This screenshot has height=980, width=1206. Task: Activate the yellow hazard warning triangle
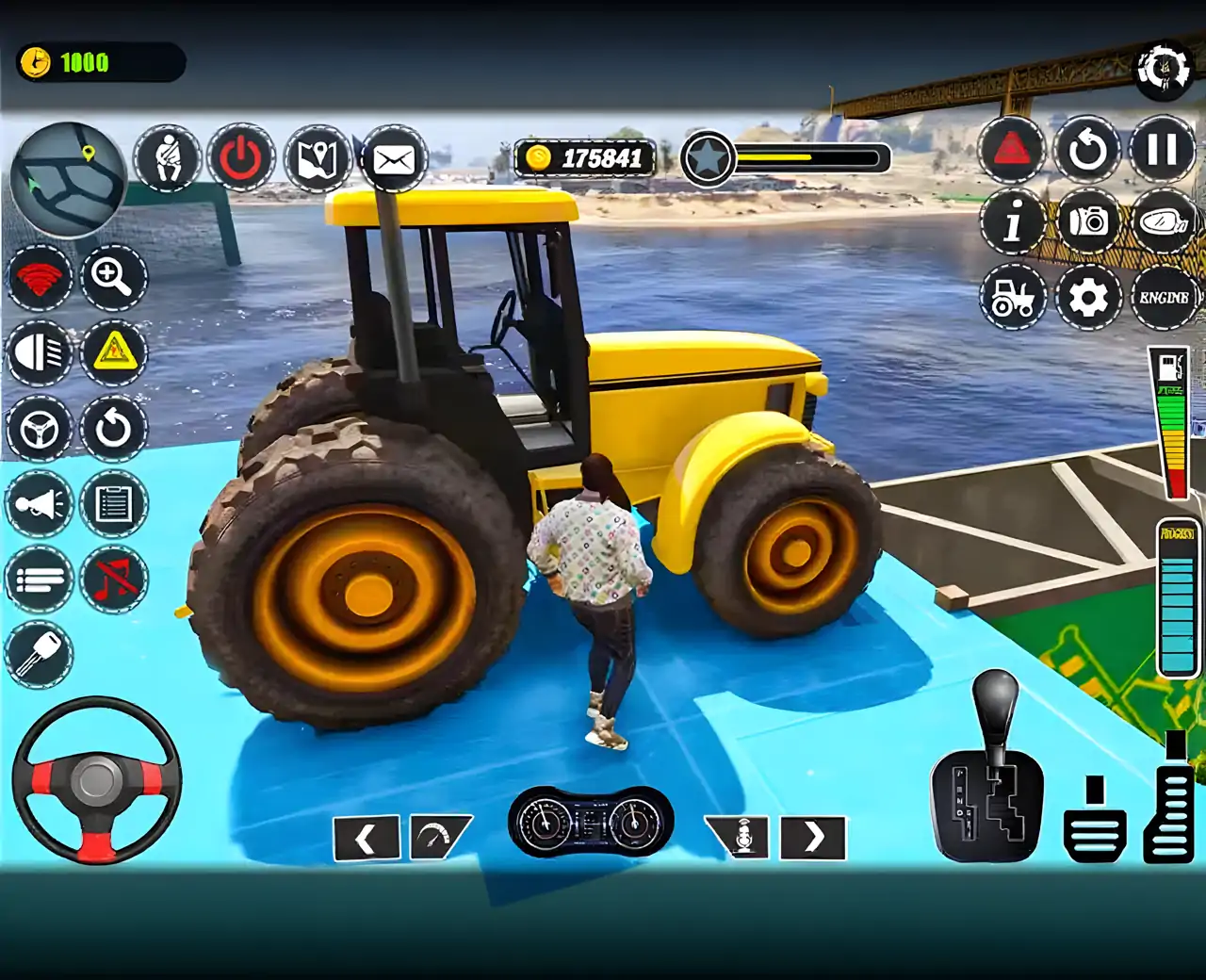click(113, 353)
